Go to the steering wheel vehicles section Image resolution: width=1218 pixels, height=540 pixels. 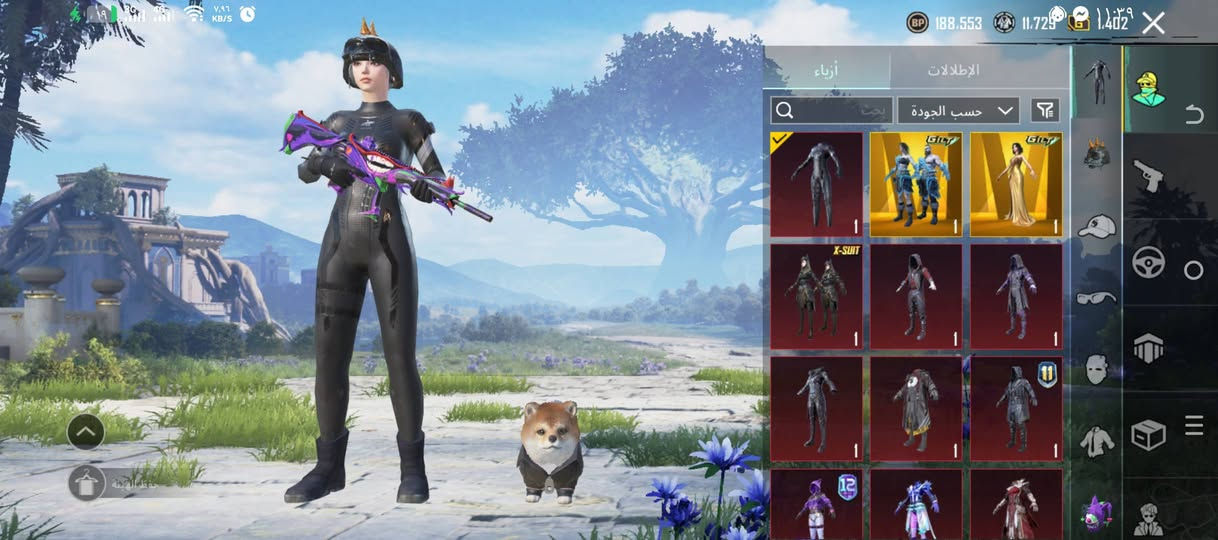point(1148,263)
